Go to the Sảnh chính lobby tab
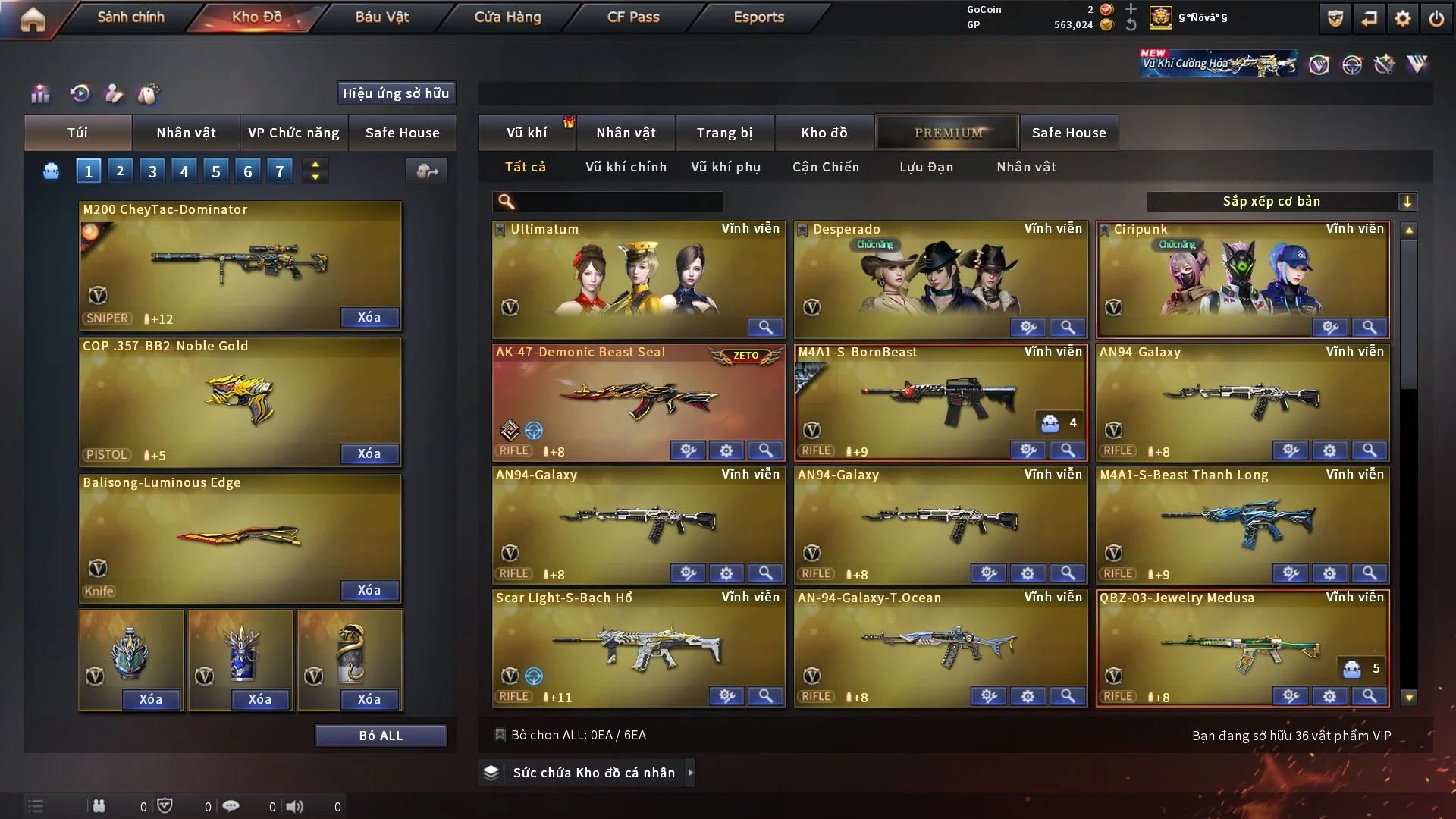This screenshot has width=1456, height=819. pyautogui.click(x=130, y=17)
